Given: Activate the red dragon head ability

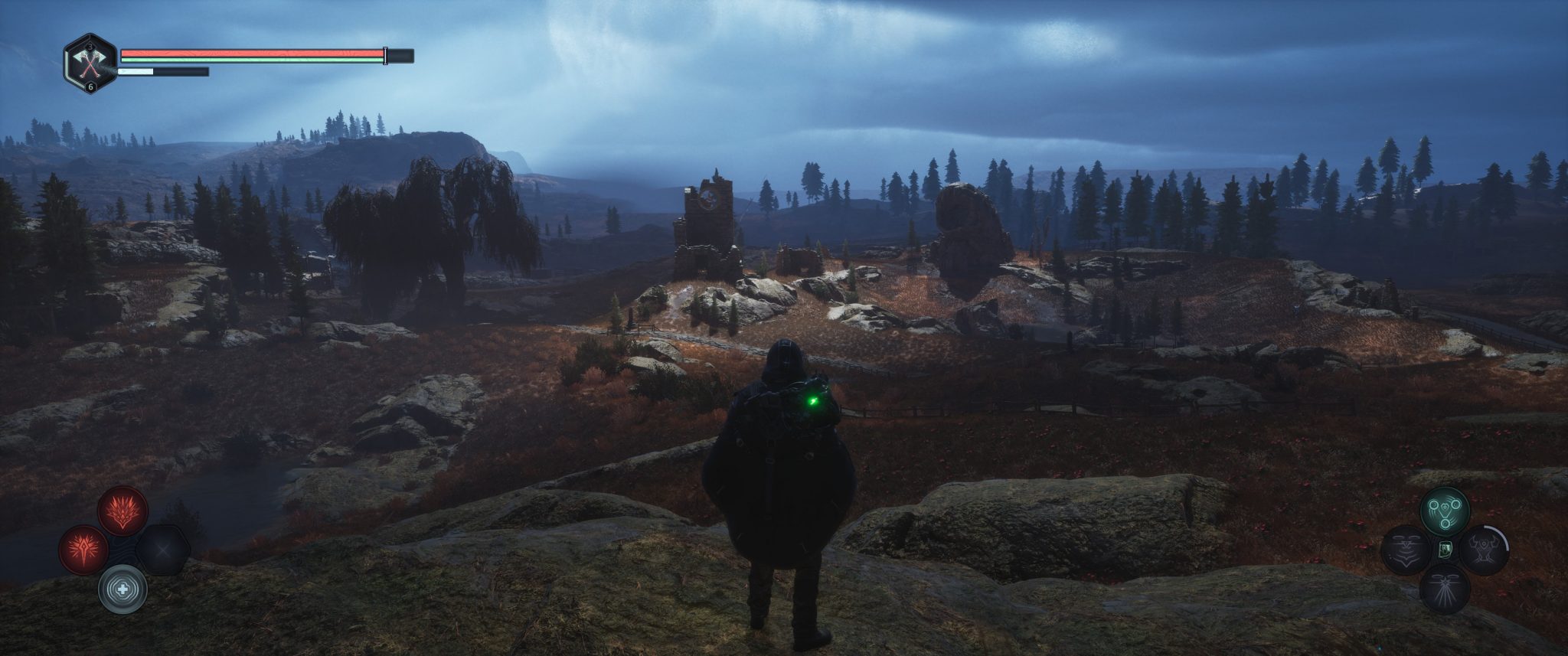Looking at the screenshot, I should coord(122,511).
